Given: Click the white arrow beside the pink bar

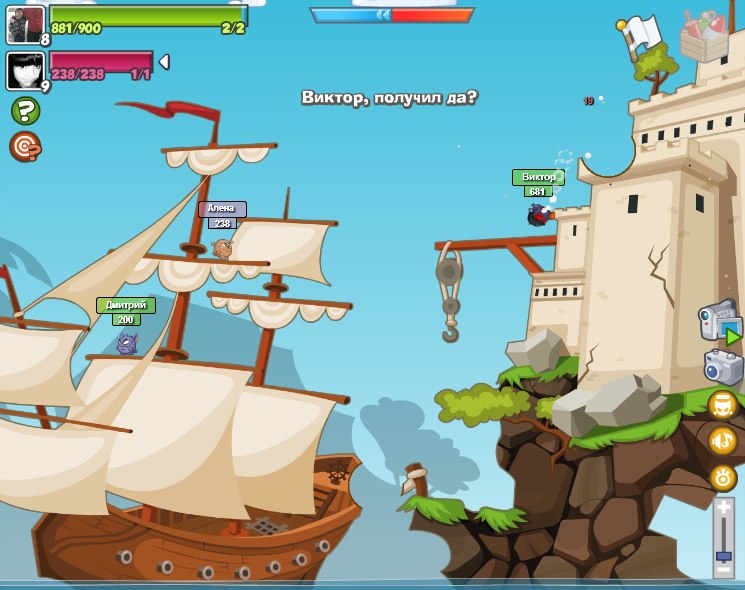Looking at the screenshot, I should coord(164,62).
